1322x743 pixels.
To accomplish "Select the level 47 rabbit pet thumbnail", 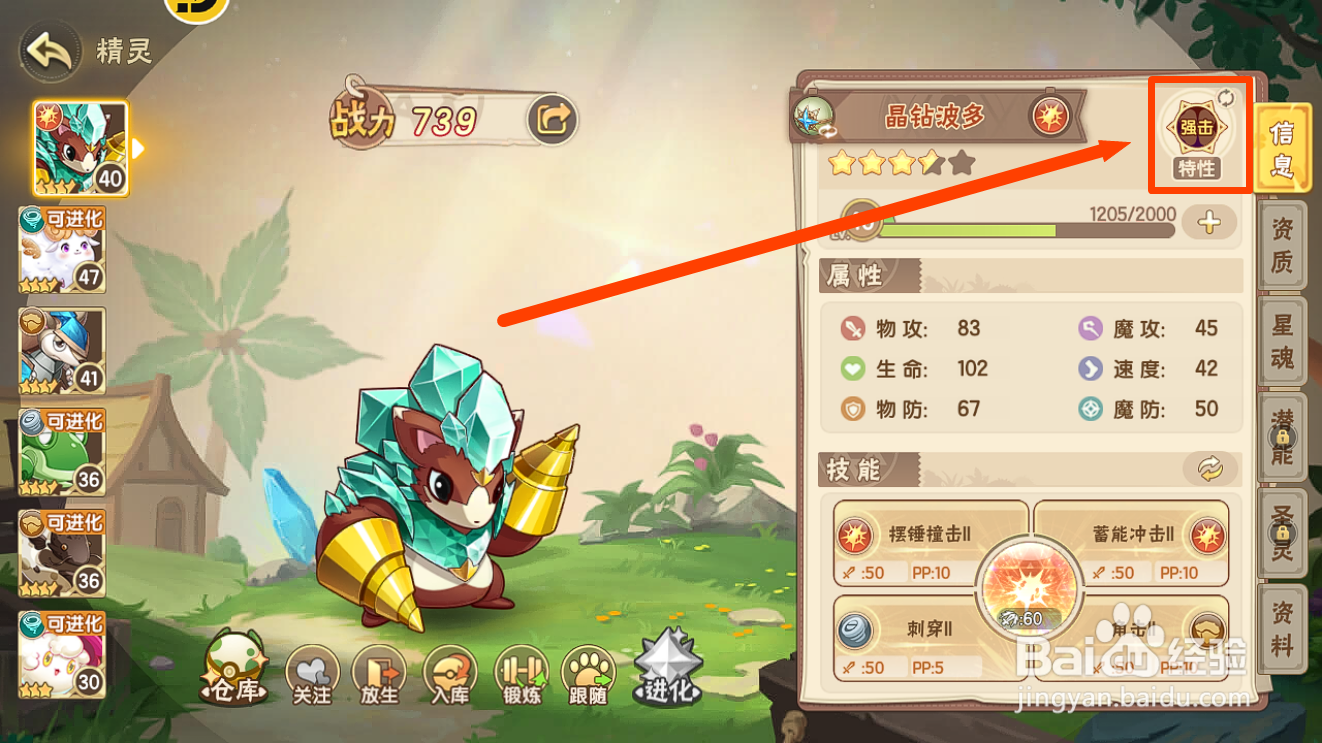I will point(63,248).
